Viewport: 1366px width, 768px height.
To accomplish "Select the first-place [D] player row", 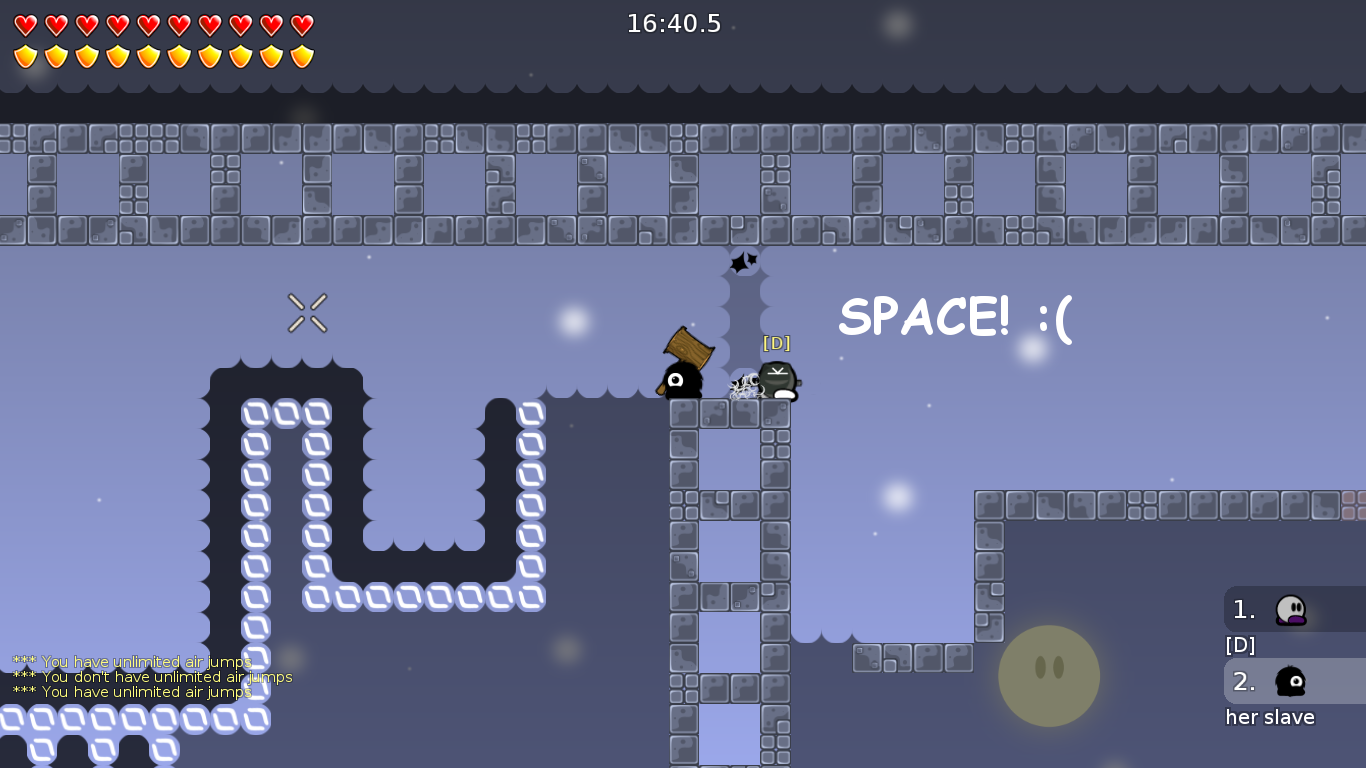I will coord(1293,609).
